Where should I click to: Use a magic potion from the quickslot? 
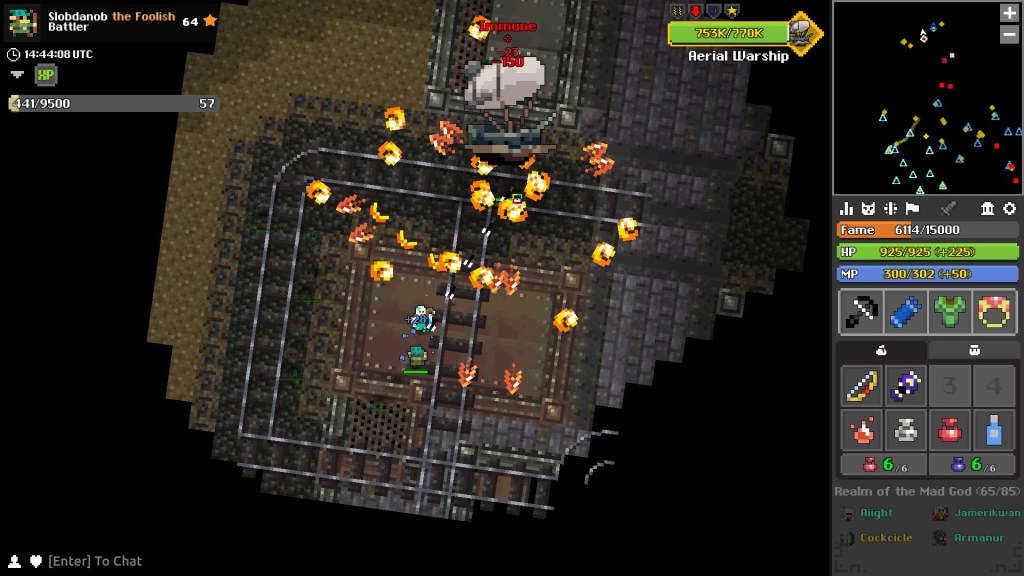click(971, 464)
